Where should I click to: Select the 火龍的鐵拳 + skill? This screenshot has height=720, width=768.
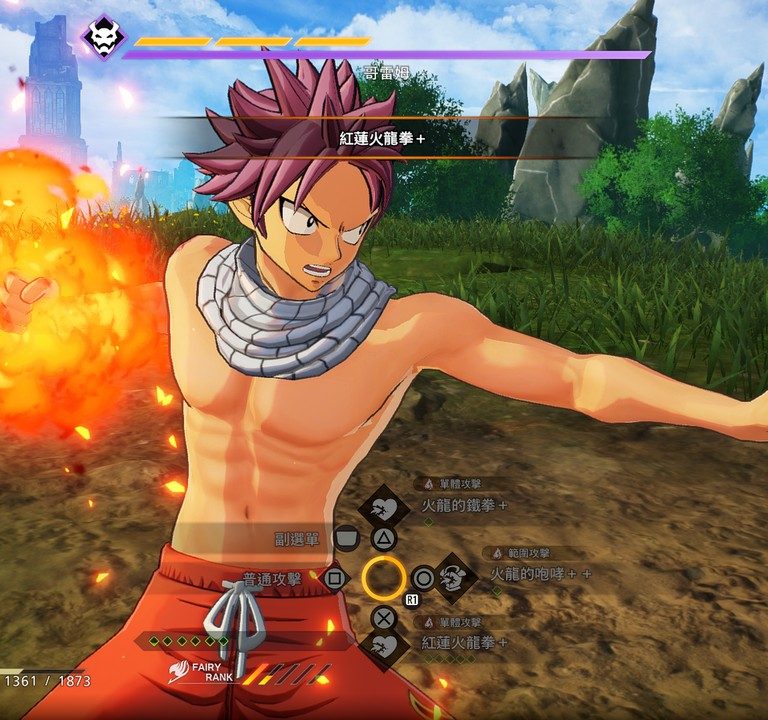pyautogui.click(x=463, y=505)
